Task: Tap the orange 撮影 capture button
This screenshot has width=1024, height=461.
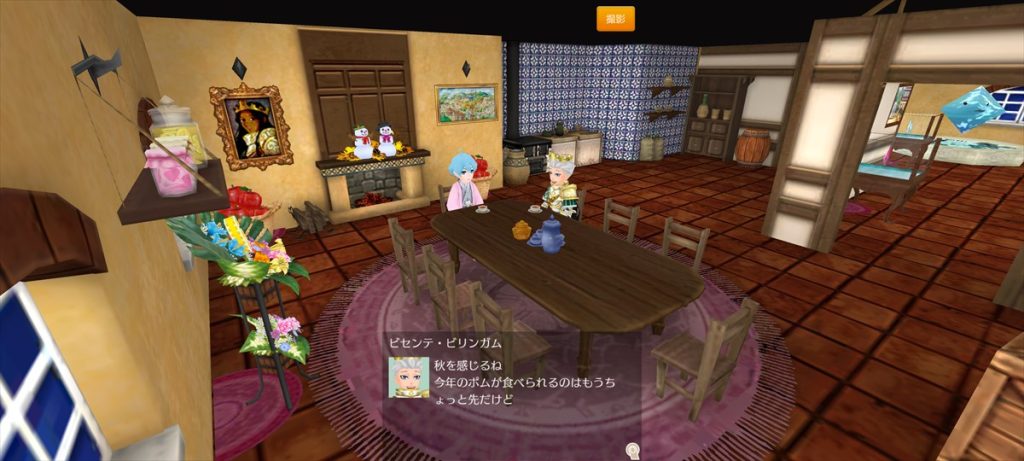Action: tap(615, 18)
